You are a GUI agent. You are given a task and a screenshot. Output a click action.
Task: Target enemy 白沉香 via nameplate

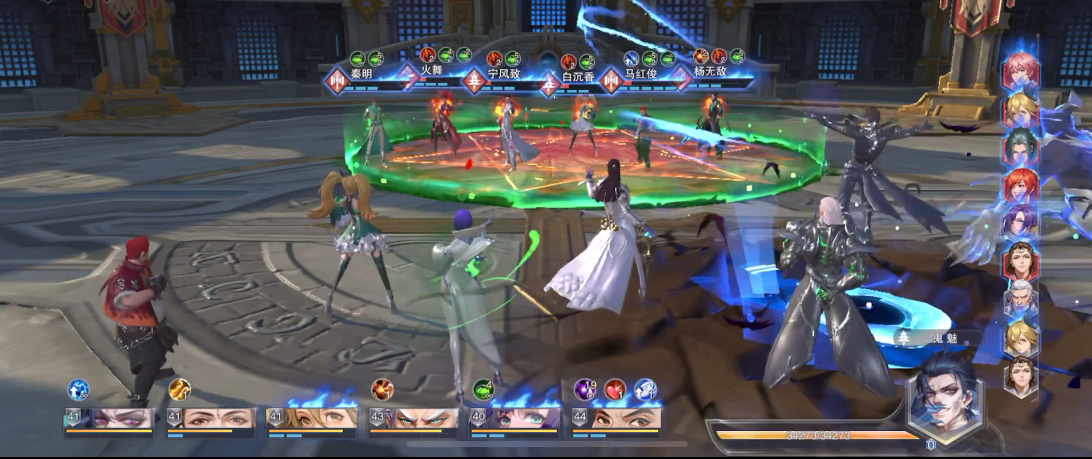(578, 76)
